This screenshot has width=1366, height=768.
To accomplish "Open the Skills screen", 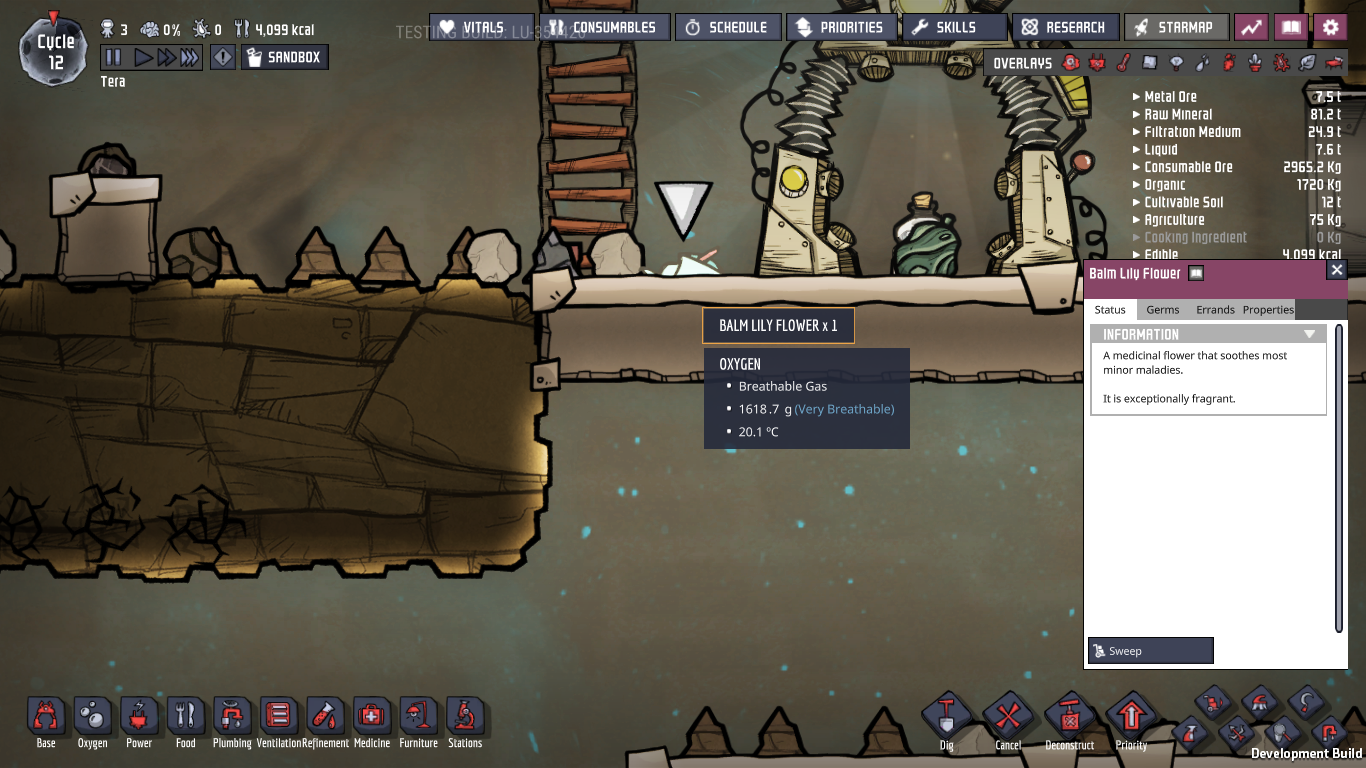I will pyautogui.click(x=954, y=27).
